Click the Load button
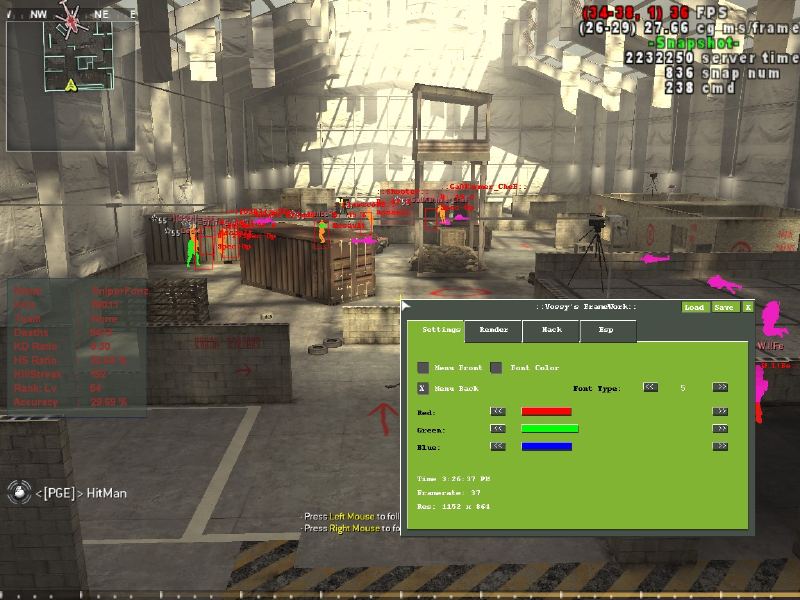 [x=694, y=308]
